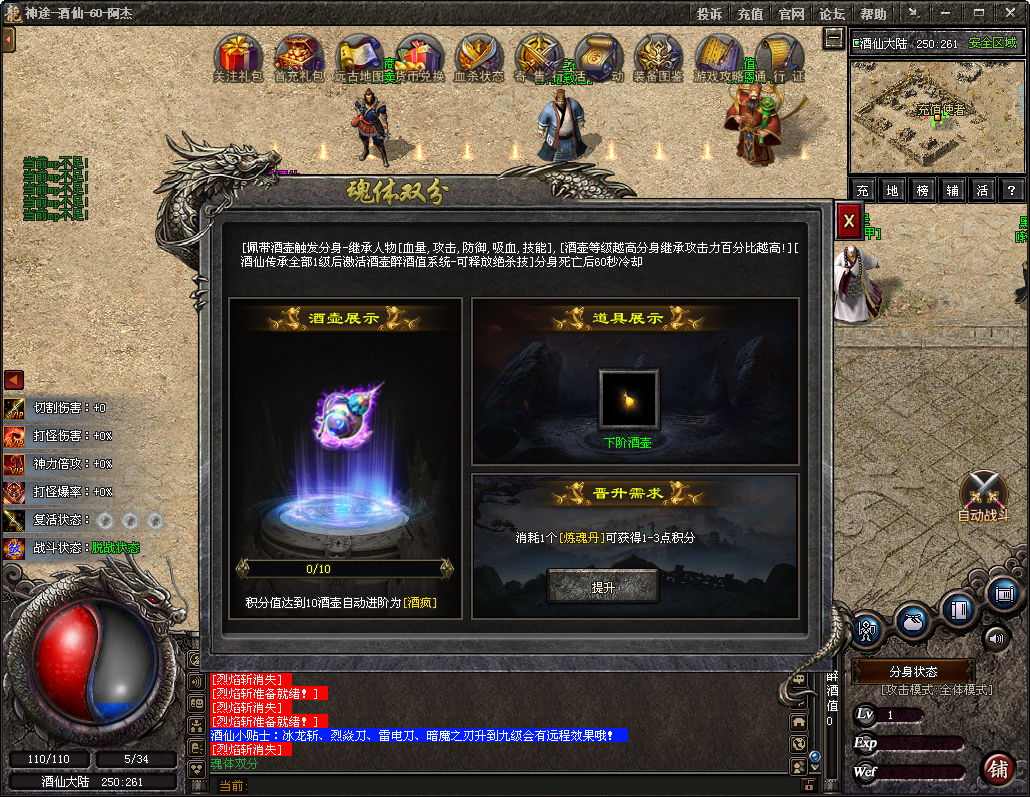The height and width of the screenshot is (797, 1030).
Task: Open the 关注礼包 gift icon
Action: tap(237, 56)
